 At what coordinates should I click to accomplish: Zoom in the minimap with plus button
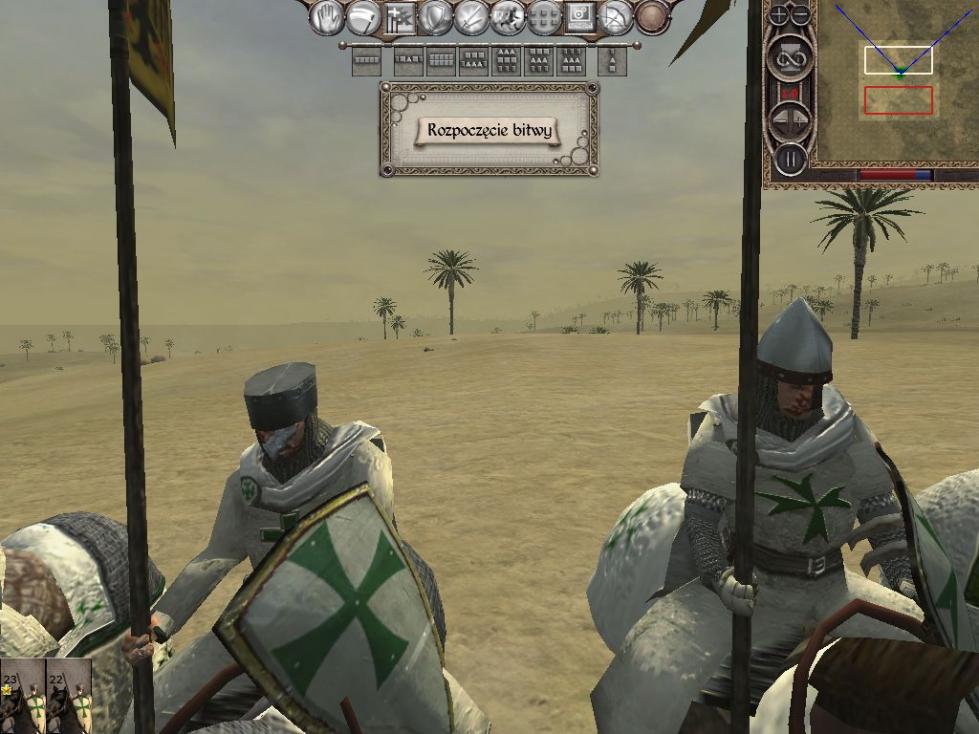click(x=780, y=16)
